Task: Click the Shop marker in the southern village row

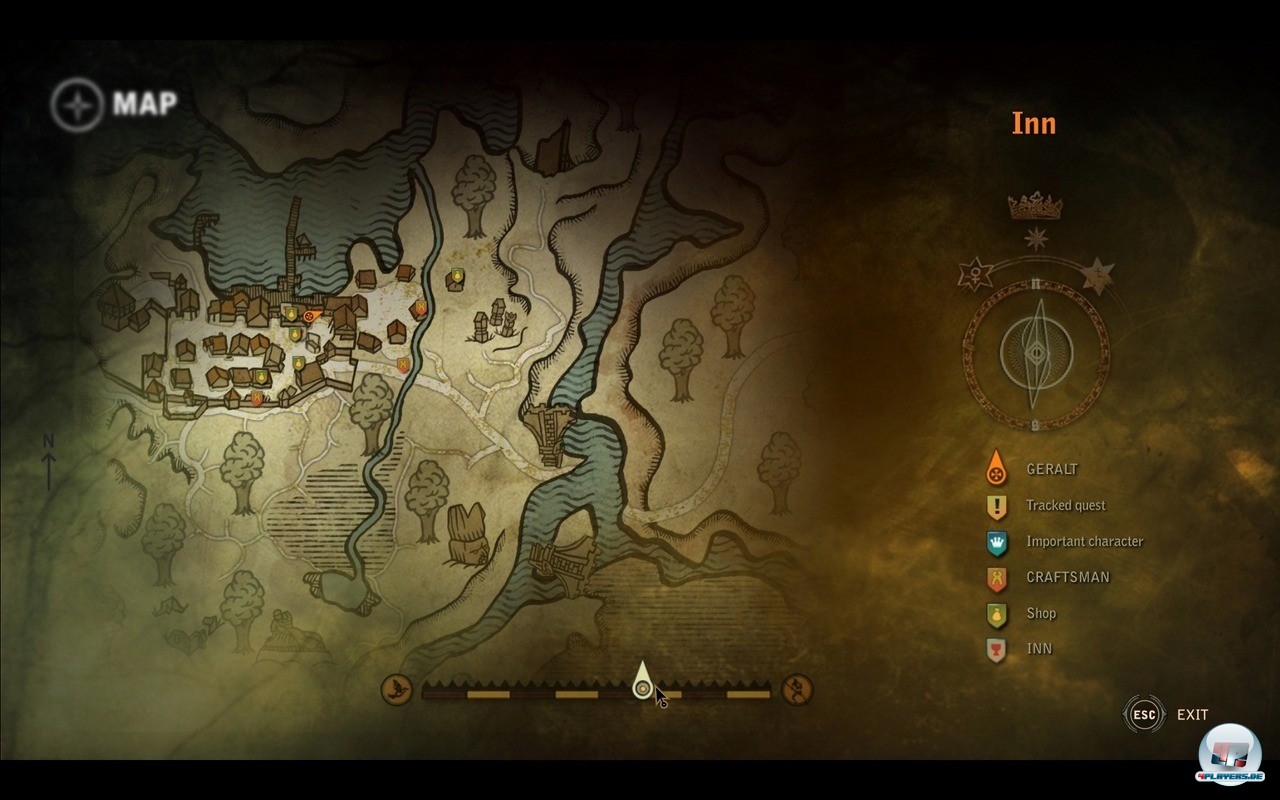Action: coord(261,376)
